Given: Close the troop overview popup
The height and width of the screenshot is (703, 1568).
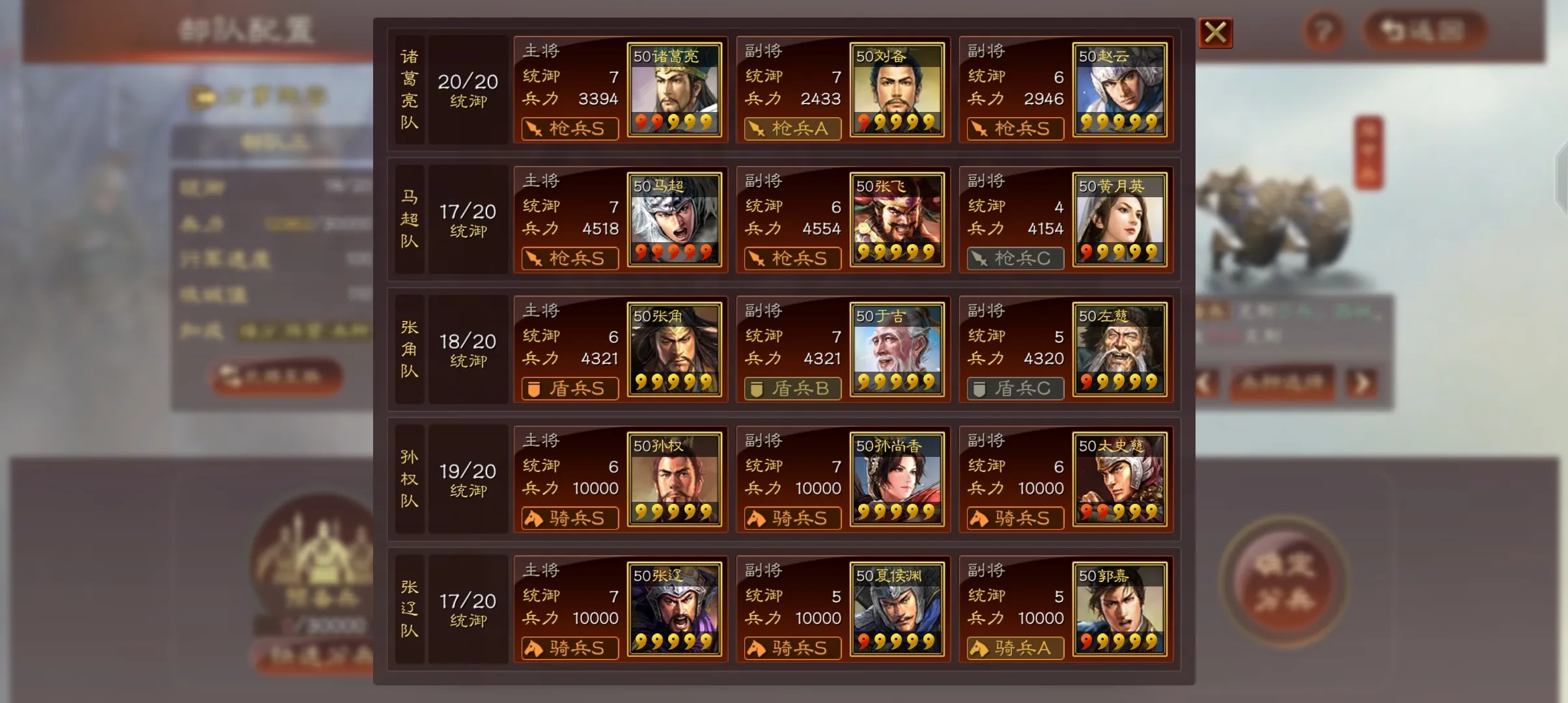Looking at the screenshot, I should [x=1215, y=33].
